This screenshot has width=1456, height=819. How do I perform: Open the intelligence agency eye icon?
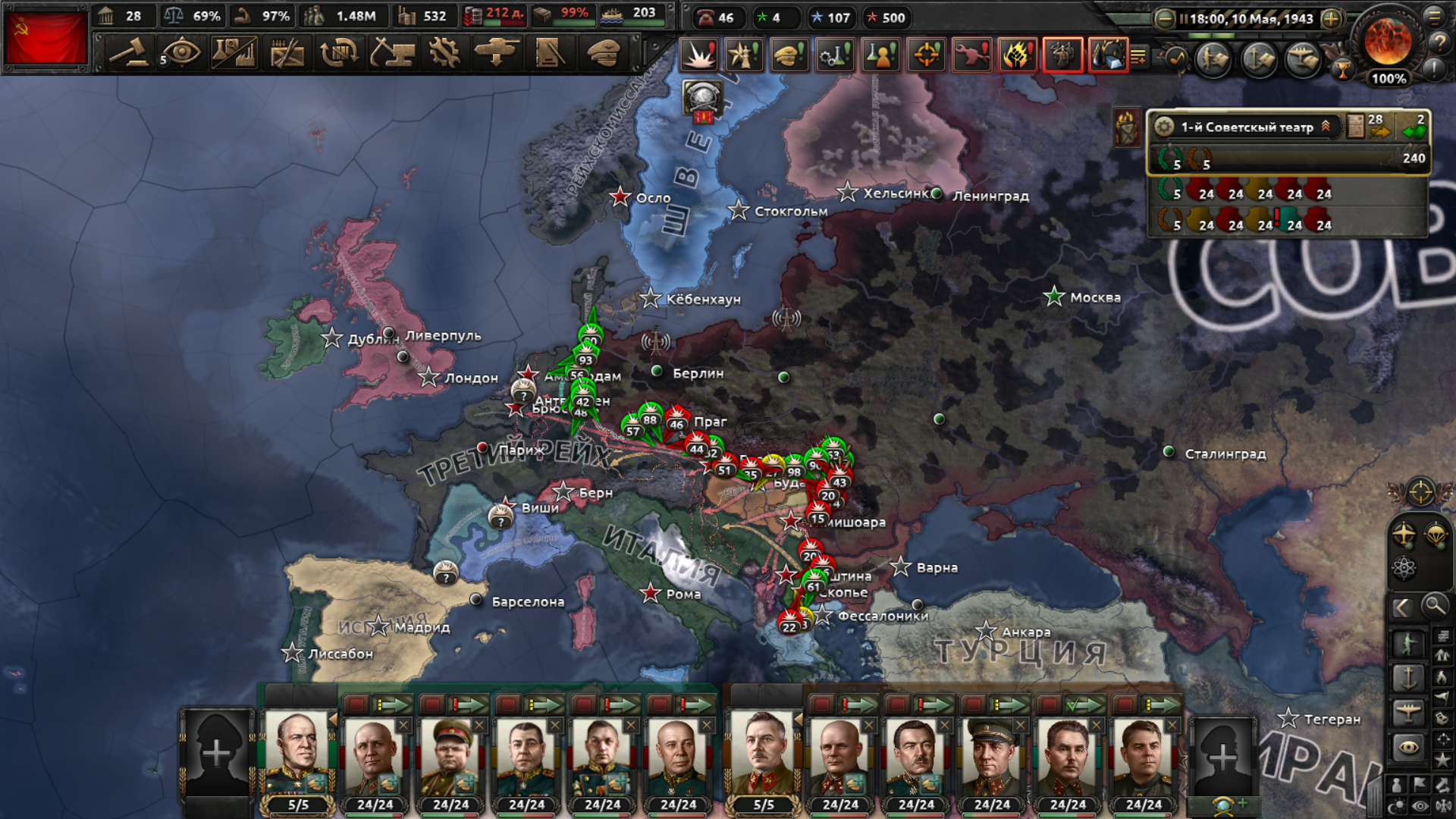point(181,53)
